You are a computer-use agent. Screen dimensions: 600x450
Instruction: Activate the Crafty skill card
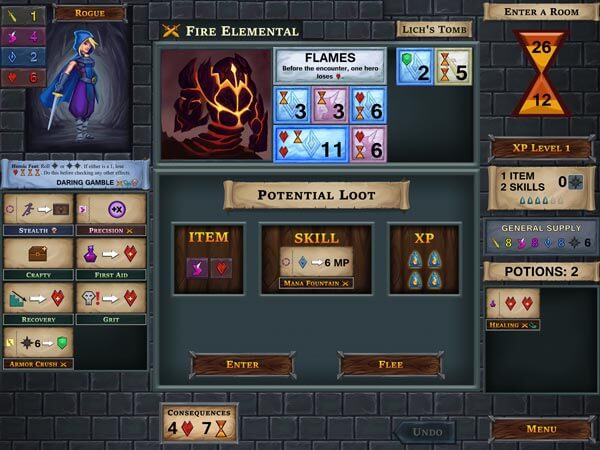[x=38, y=259]
